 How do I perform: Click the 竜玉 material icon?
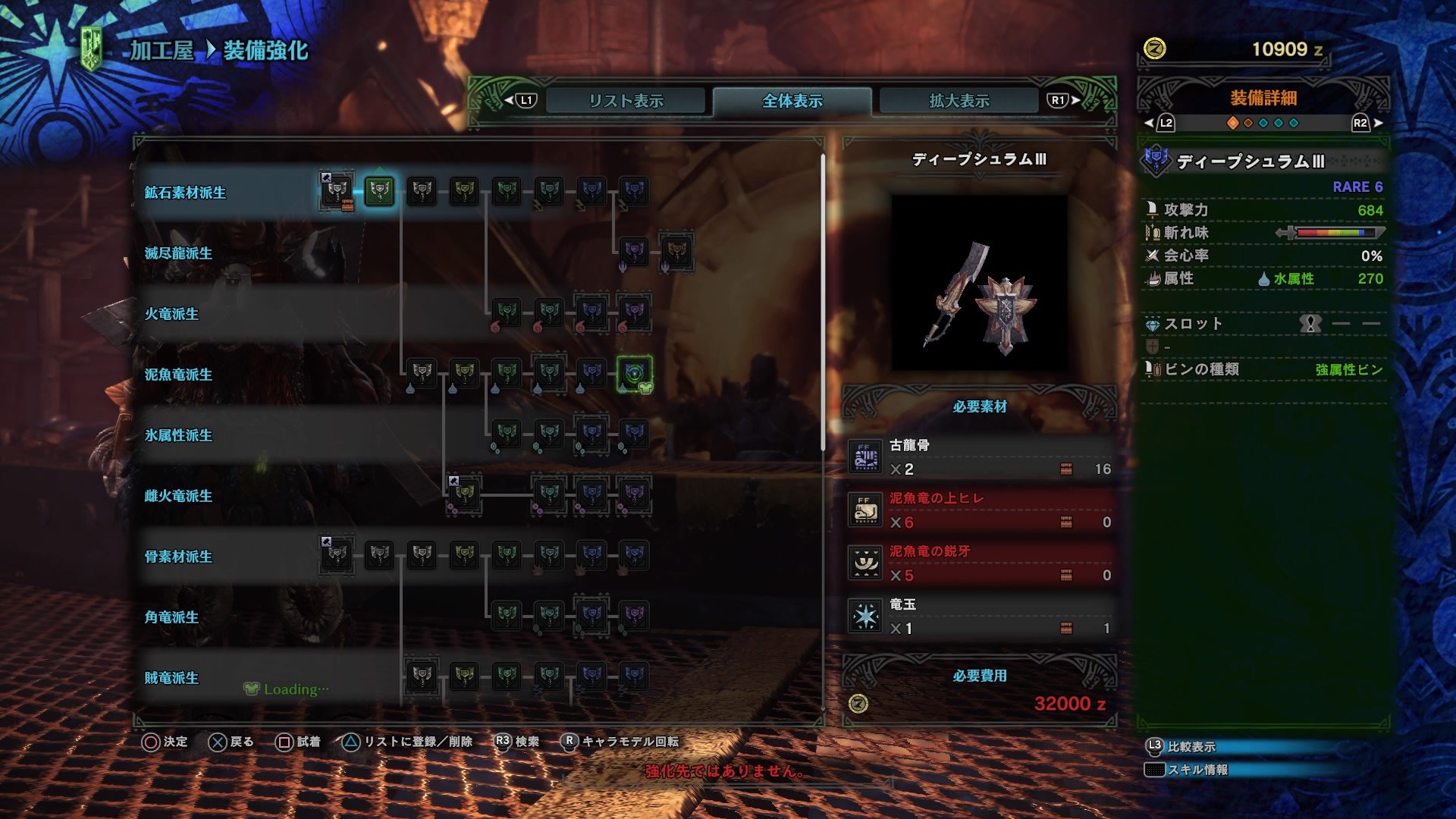[x=864, y=615]
